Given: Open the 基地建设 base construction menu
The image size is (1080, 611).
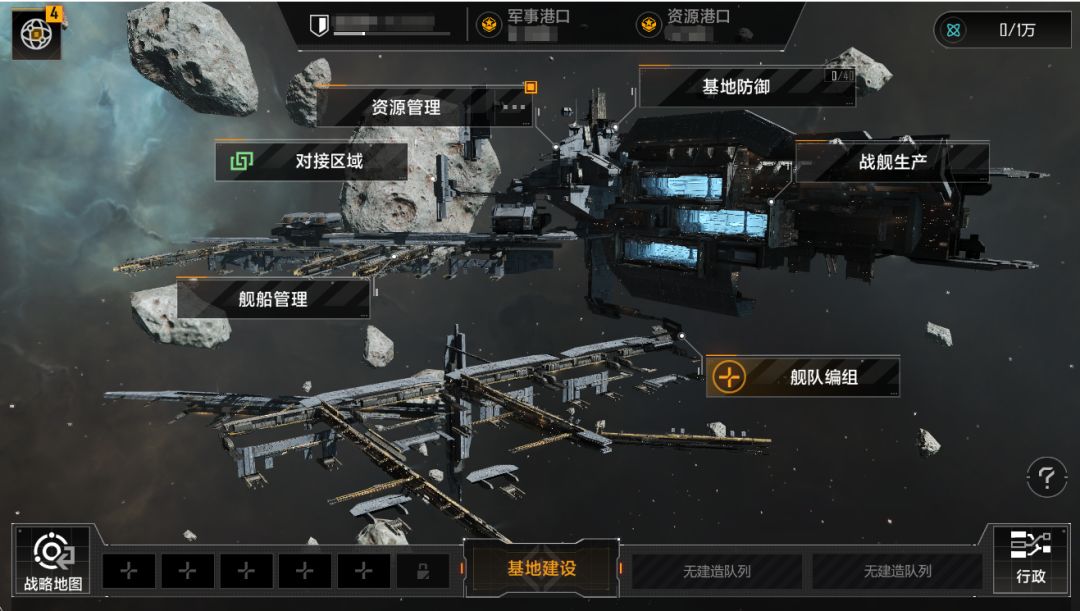Looking at the screenshot, I should point(541,569).
